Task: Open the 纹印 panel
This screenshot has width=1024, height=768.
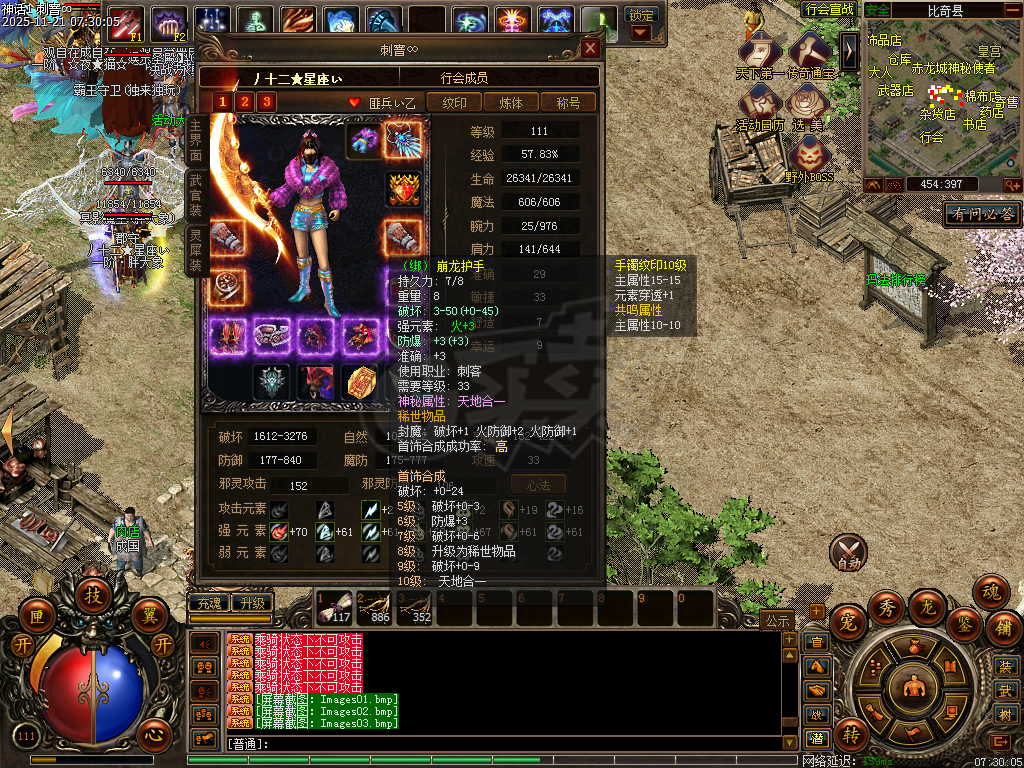Action: 454,102
